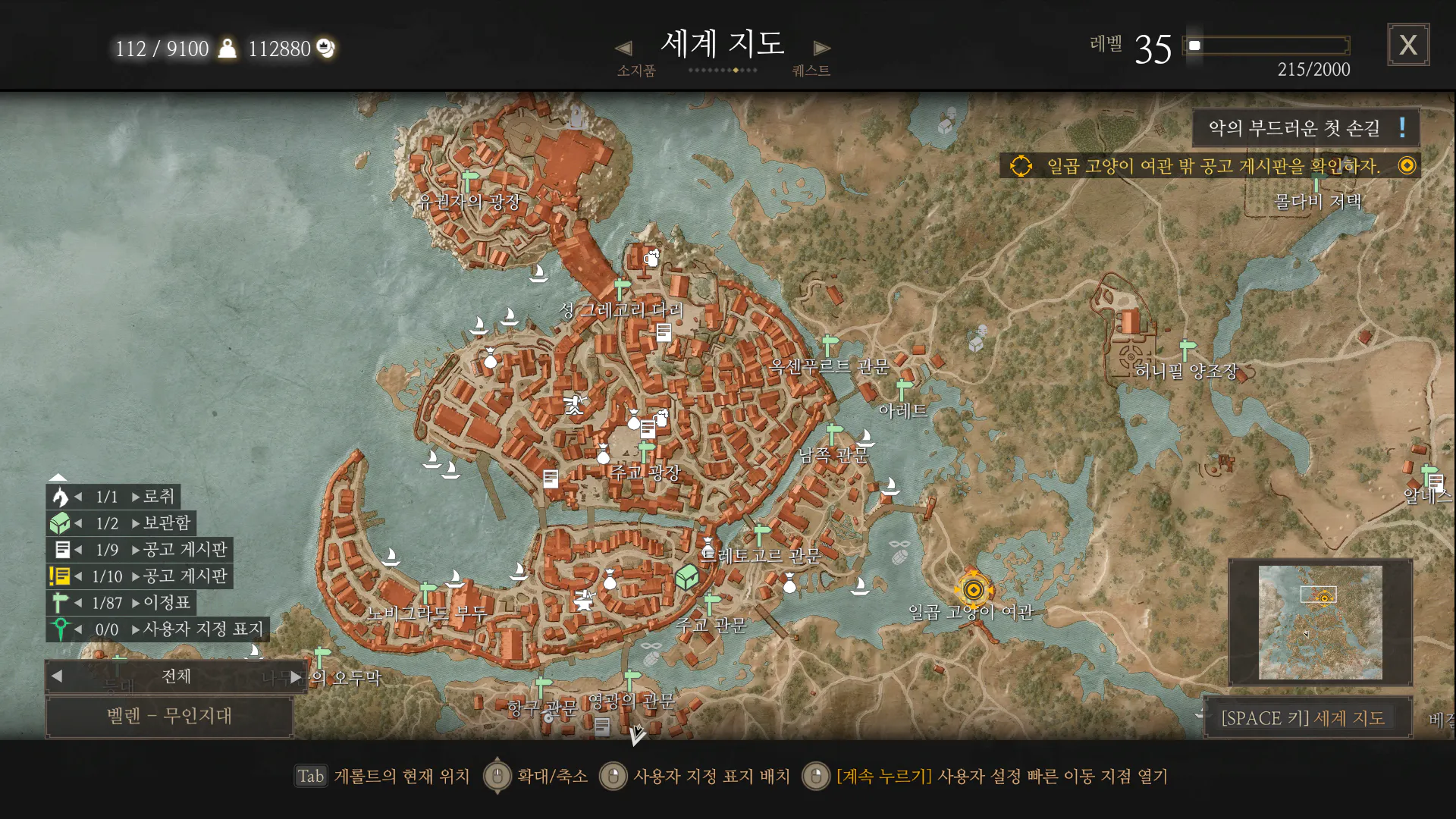
Task: Open the 벨렌 – 무인지대 region selector
Action: tap(169, 716)
